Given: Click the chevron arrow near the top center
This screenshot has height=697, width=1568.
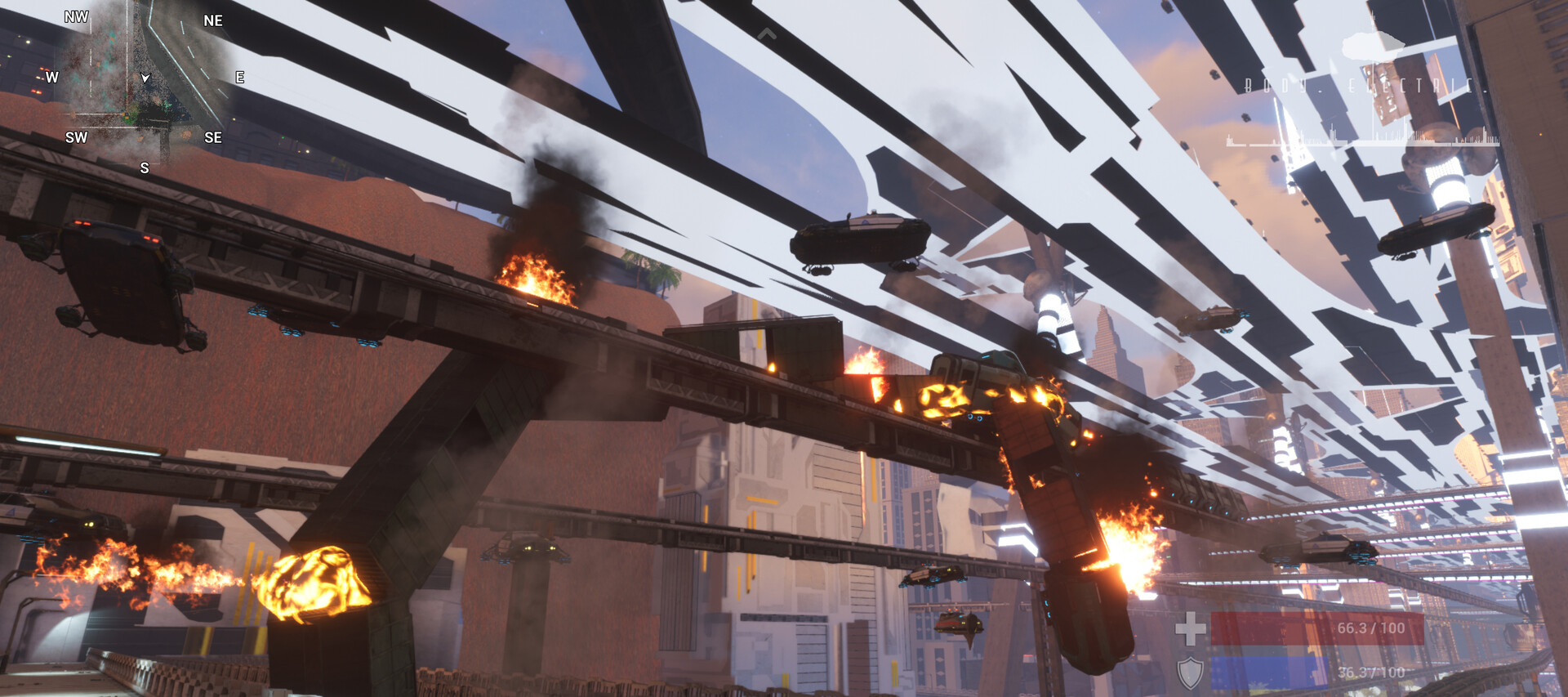Looking at the screenshot, I should [768, 34].
